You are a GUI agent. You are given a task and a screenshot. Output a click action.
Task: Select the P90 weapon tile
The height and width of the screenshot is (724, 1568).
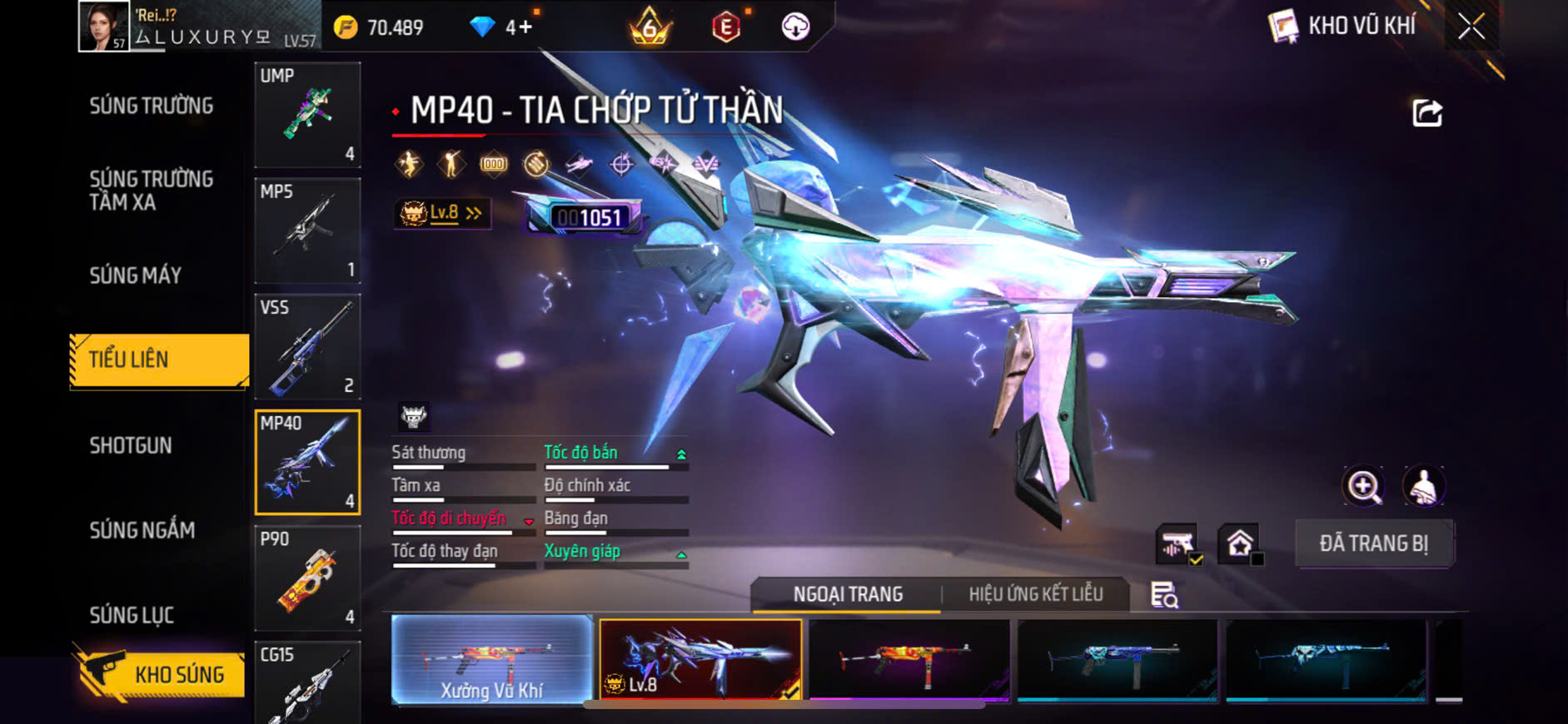point(307,578)
